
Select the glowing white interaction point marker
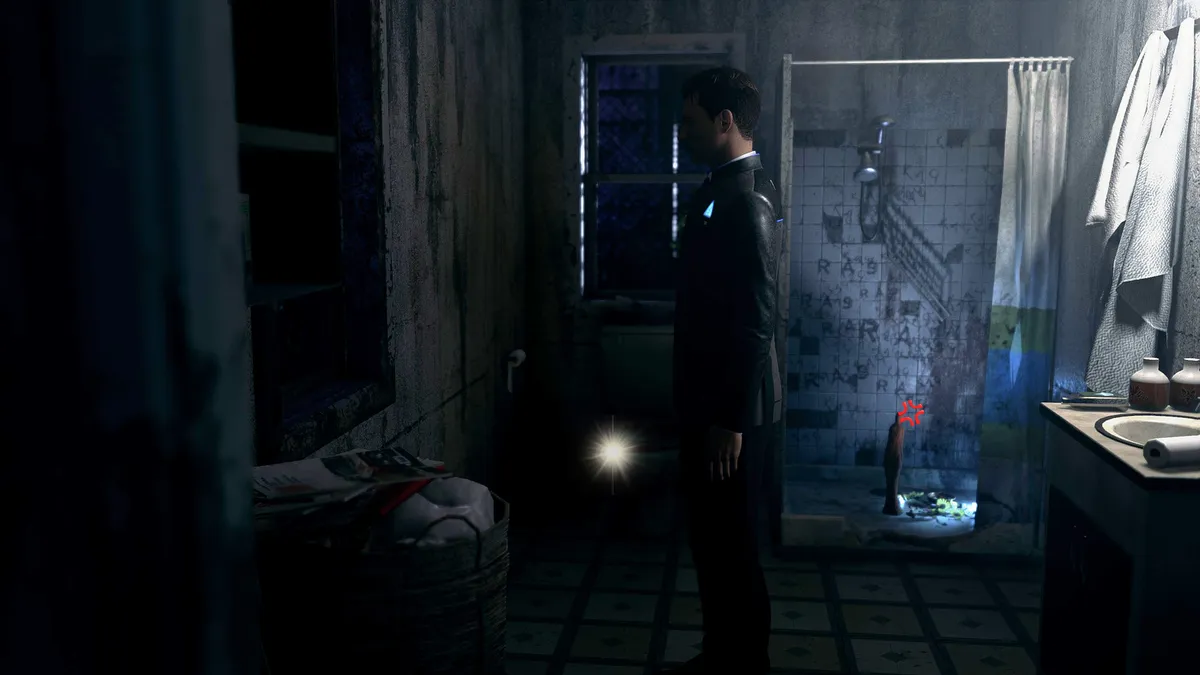pyautogui.click(x=612, y=453)
